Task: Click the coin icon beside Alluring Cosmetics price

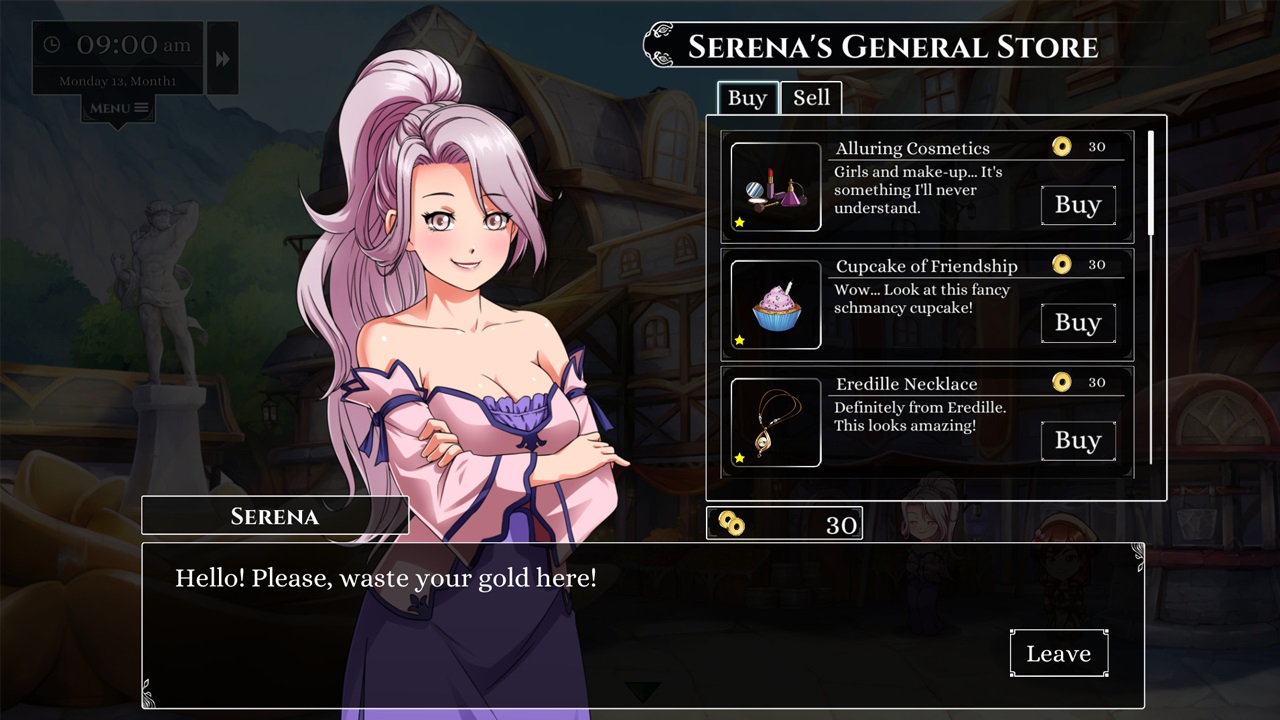Action: pyautogui.click(x=1062, y=146)
